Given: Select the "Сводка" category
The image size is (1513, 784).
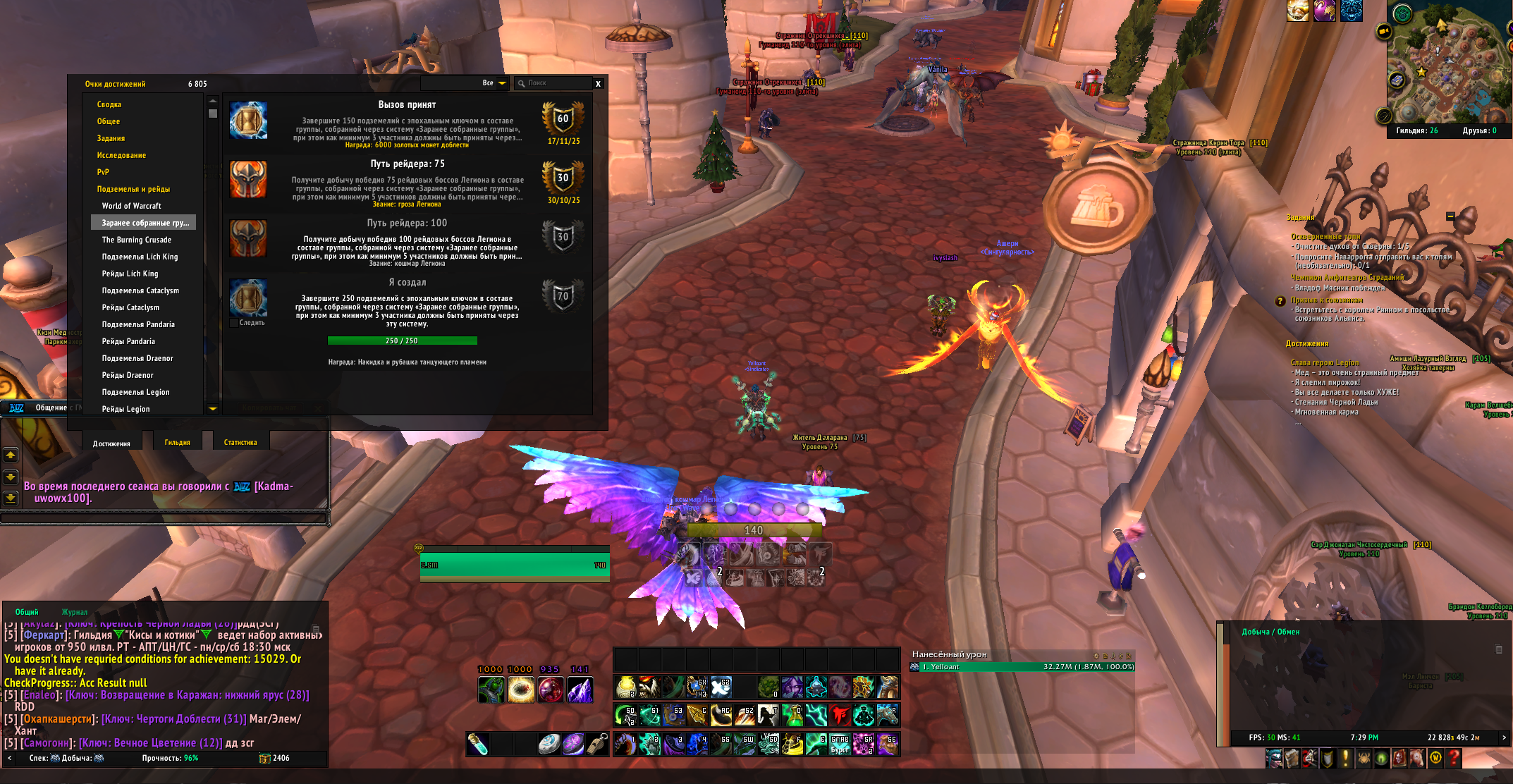Looking at the screenshot, I should tap(109, 104).
